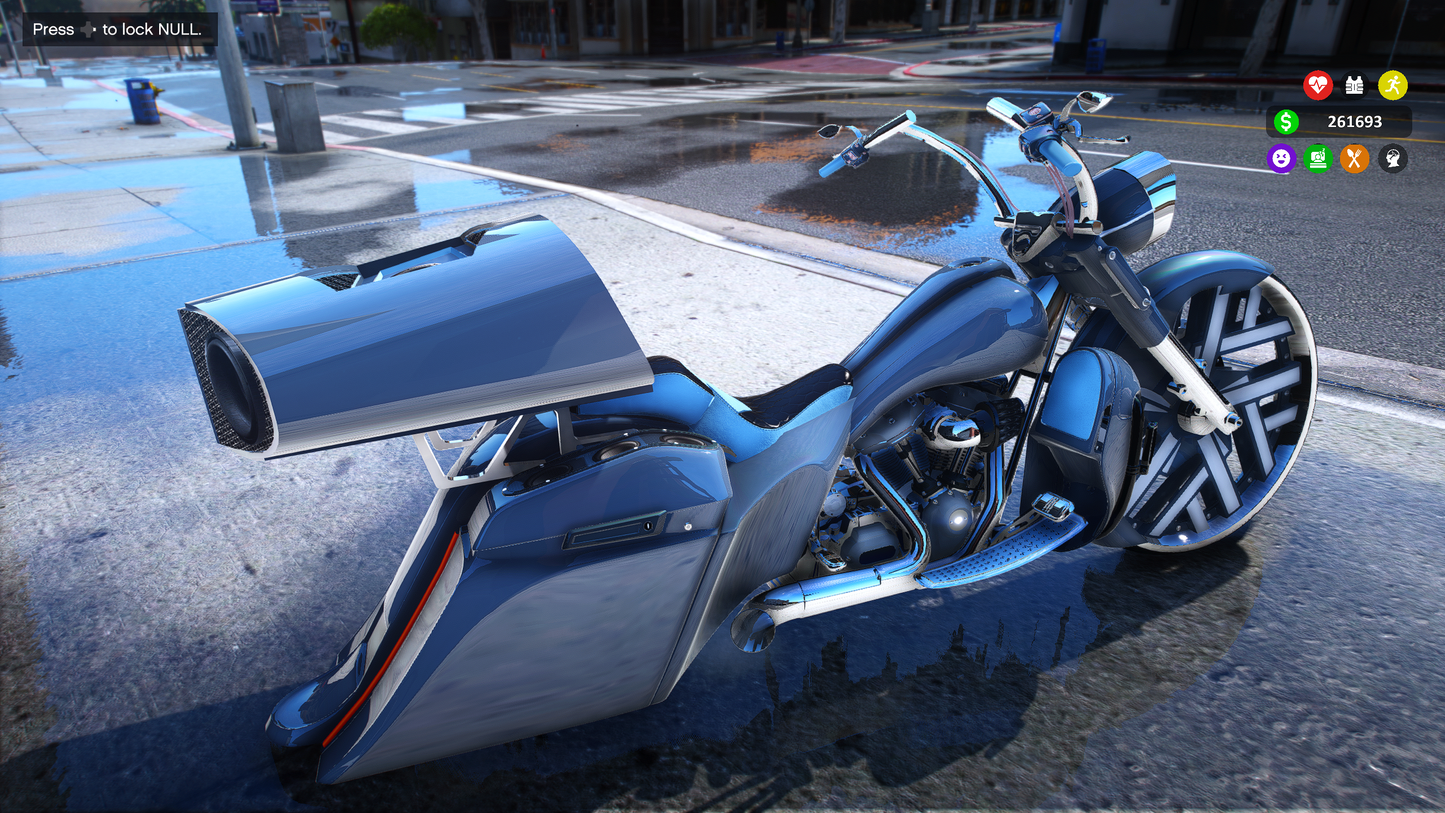Select the body armor vest icon
Image resolution: width=1445 pixels, height=813 pixels.
click(x=1354, y=85)
